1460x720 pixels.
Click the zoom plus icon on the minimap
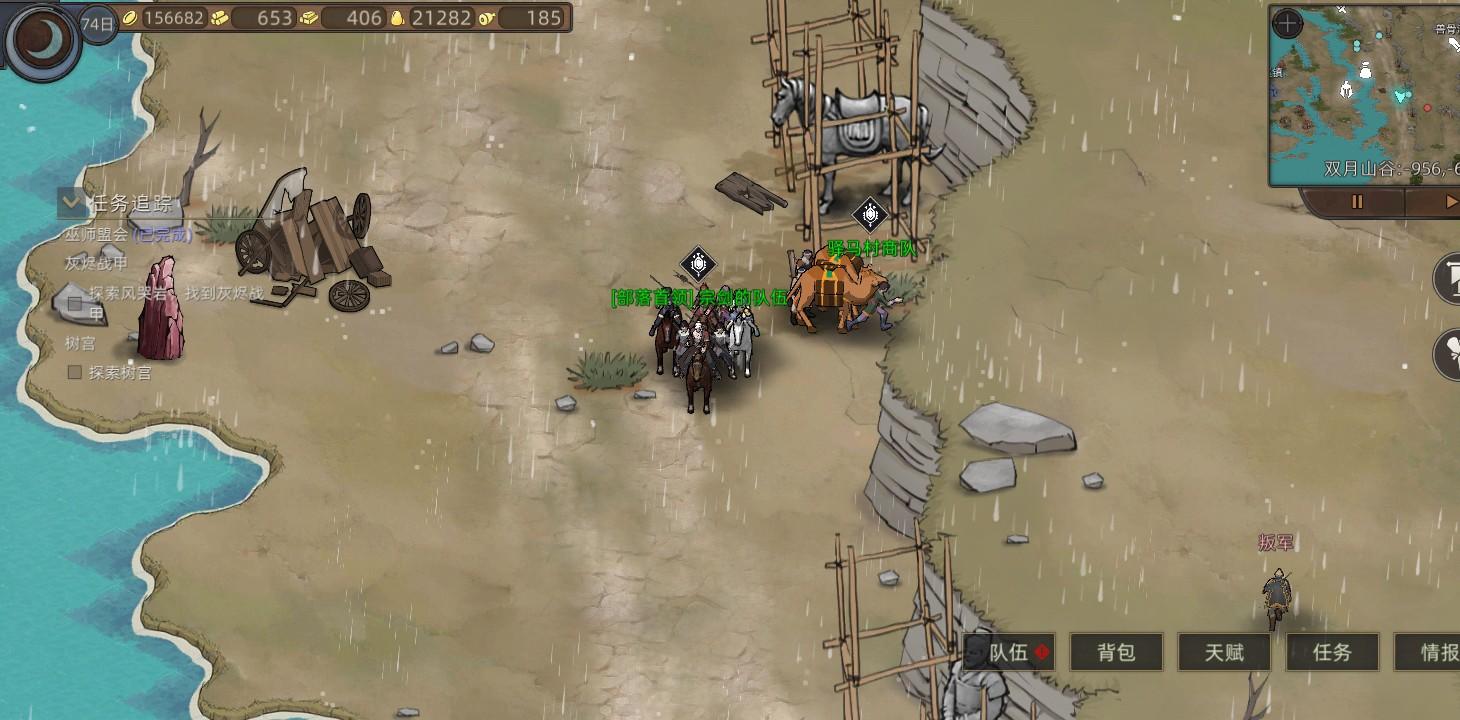click(1288, 24)
